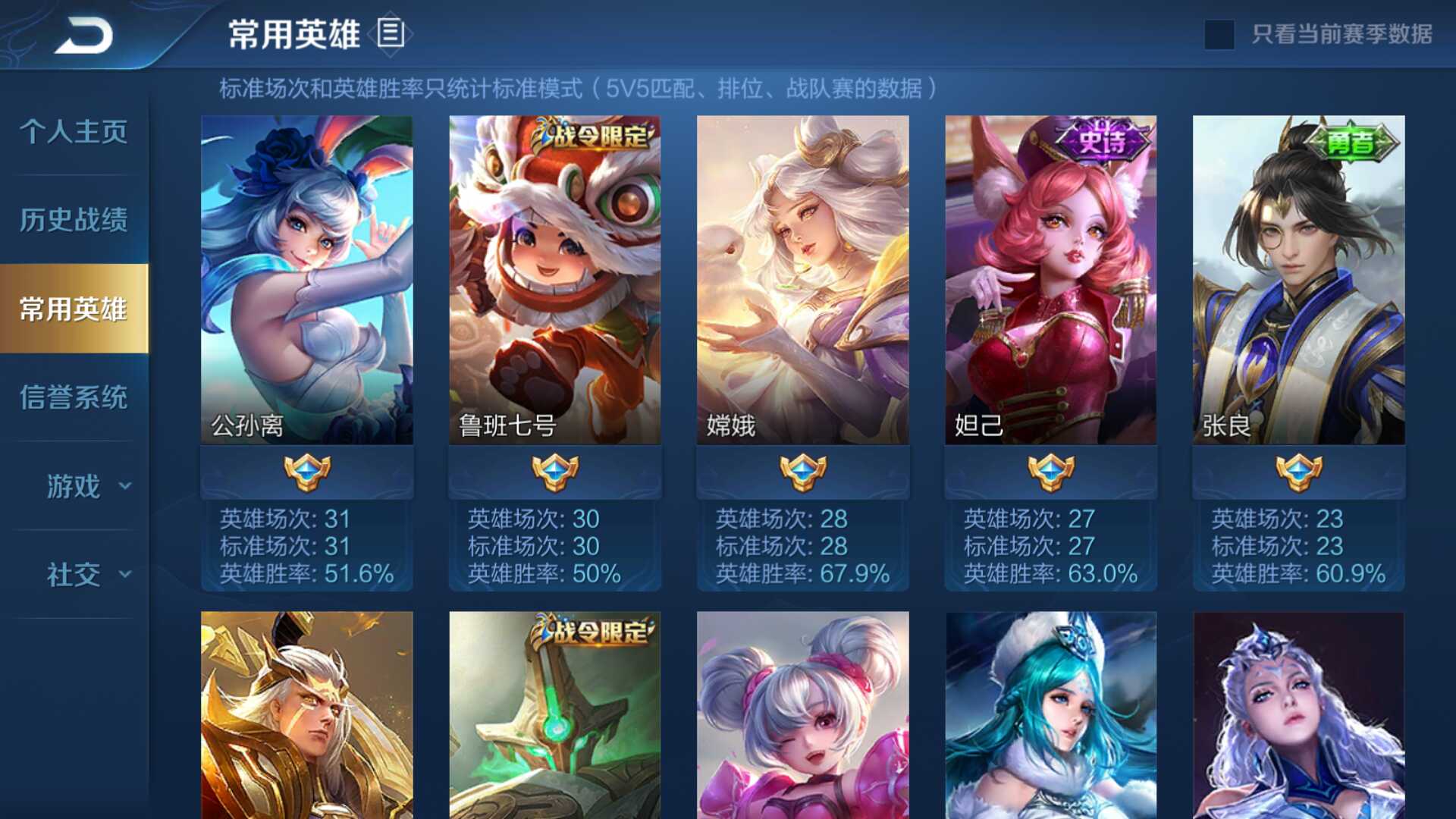Screen dimensions: 1456x819
Task: Open the 信誉系统 tab
Action: [71, 397]
